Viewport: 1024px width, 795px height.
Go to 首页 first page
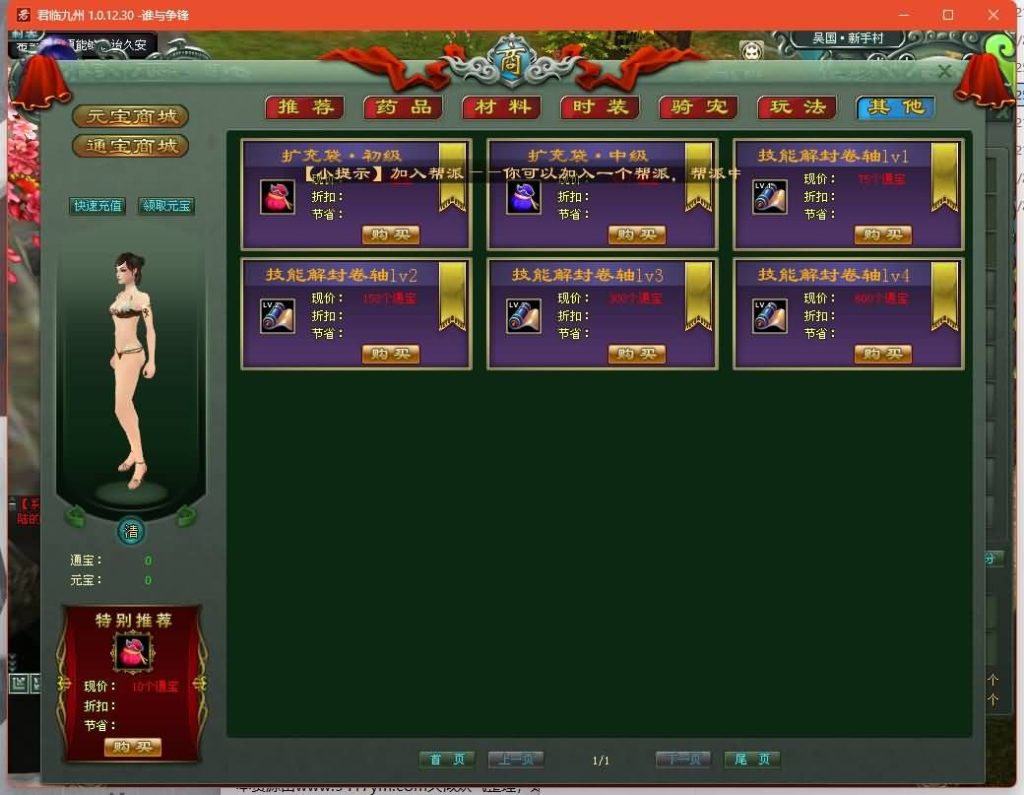[447, 760]
